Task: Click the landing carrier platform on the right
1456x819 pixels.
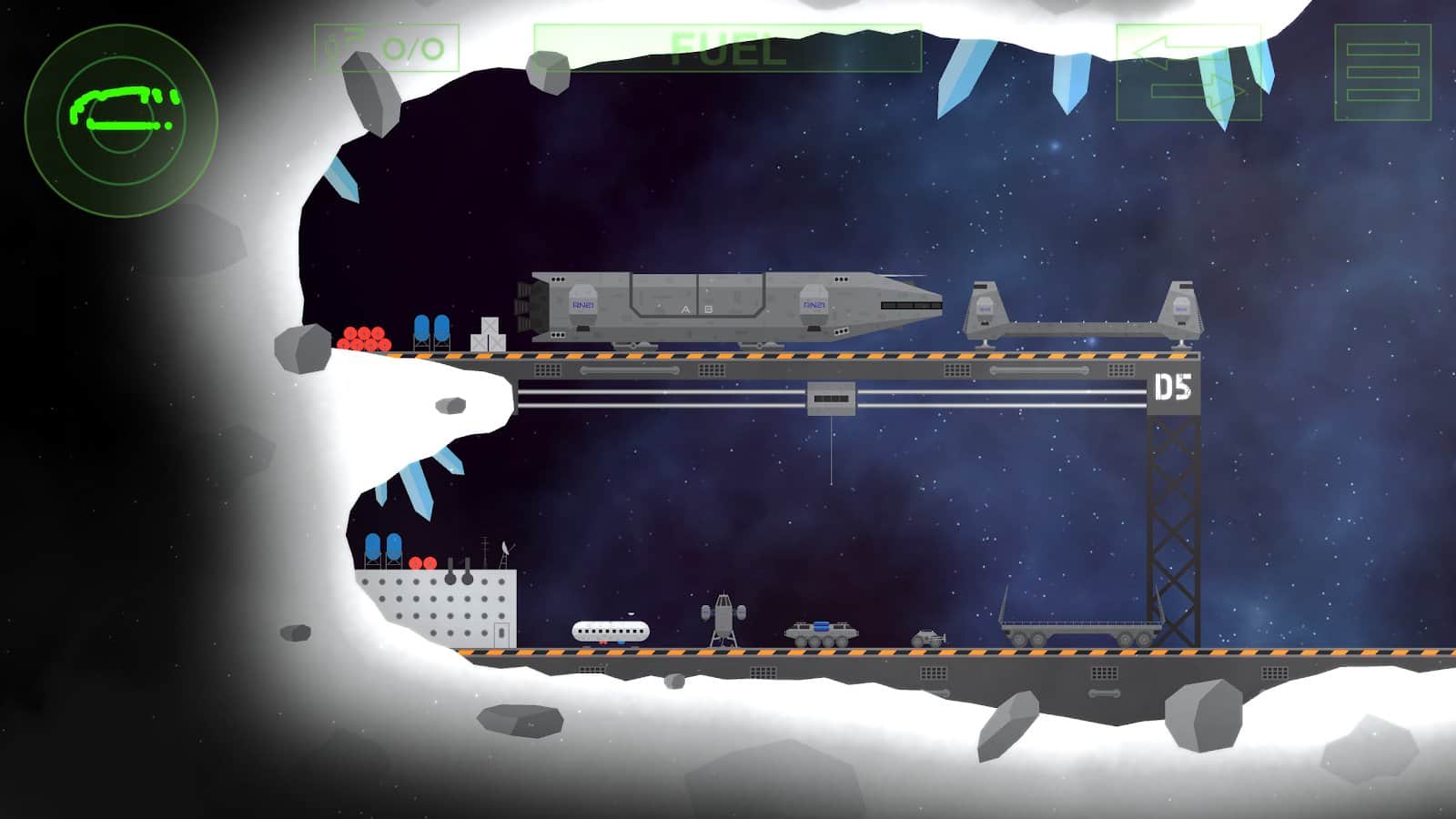Action: tap(1083, 318)
